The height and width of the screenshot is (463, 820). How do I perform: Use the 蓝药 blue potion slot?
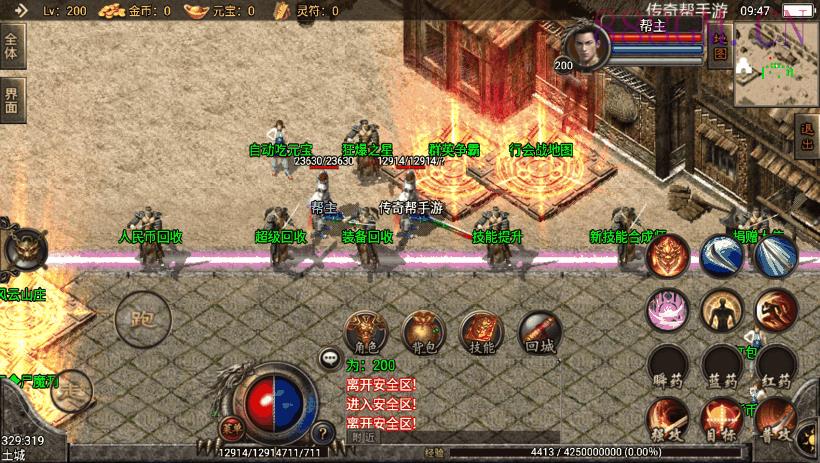click(720, 365)
